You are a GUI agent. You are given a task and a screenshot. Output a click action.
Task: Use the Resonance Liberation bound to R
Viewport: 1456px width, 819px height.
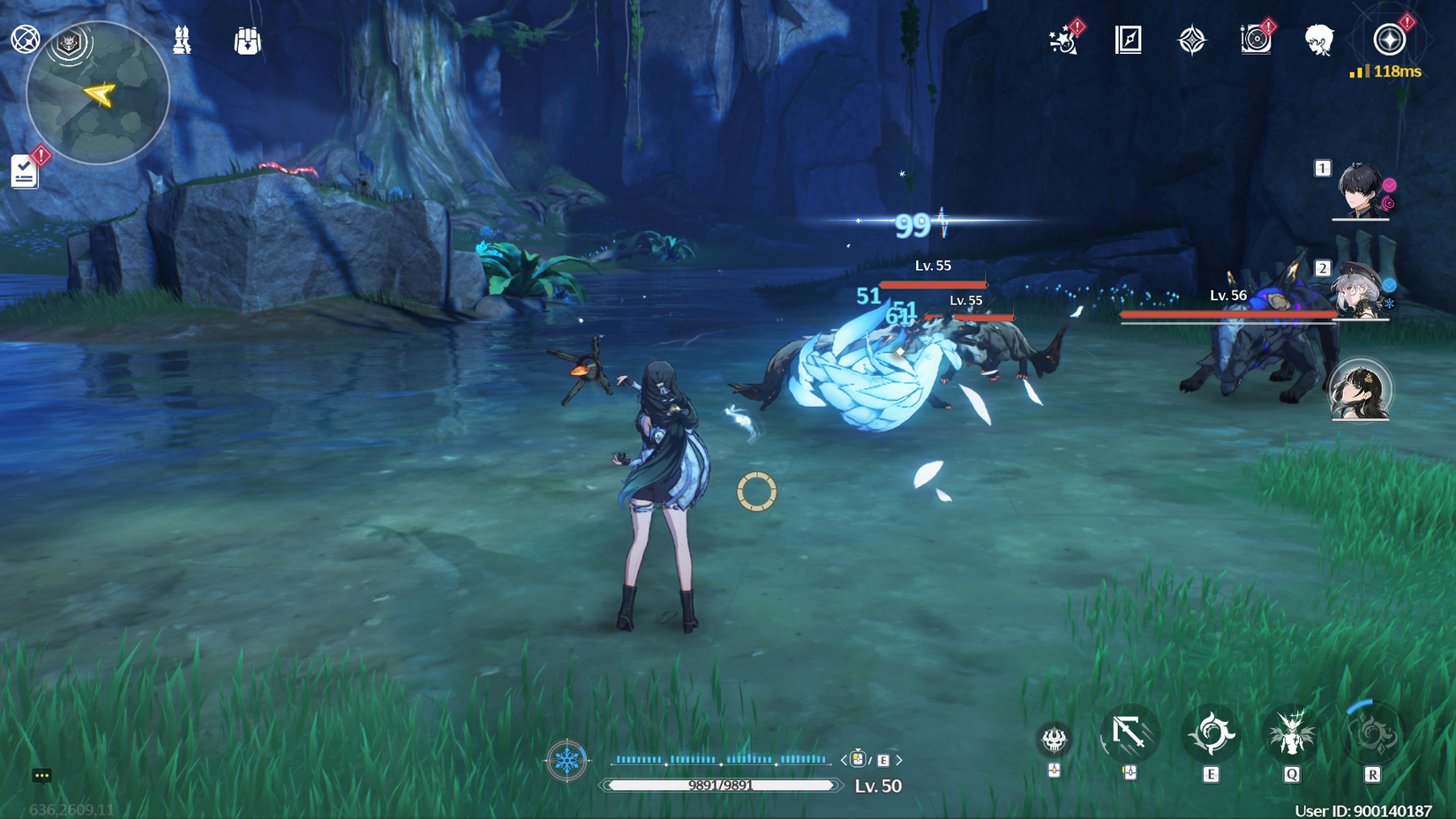click(x=1370, y=734)
